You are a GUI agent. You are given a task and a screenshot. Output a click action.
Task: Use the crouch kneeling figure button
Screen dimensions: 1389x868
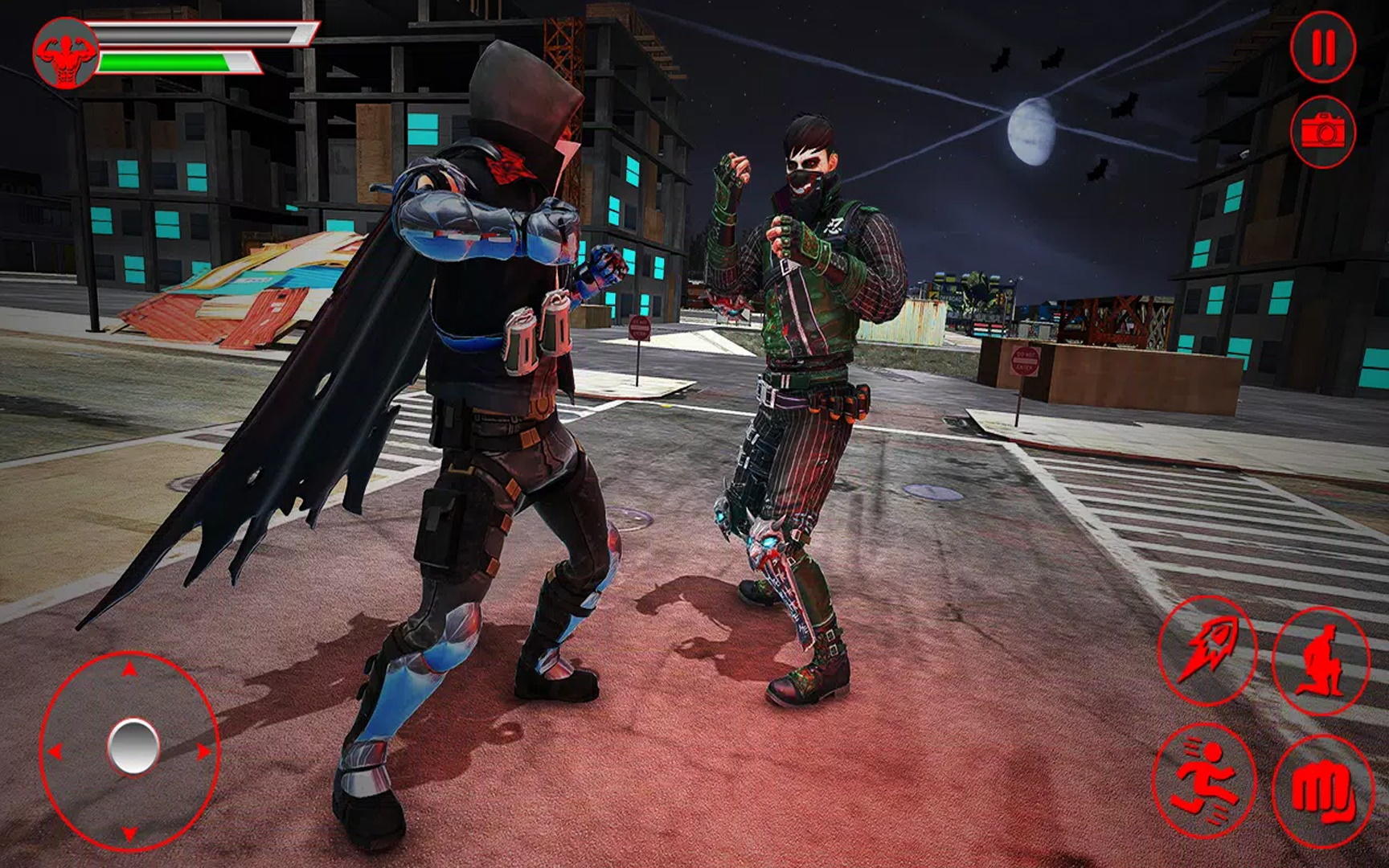[x=1321, y=661]
